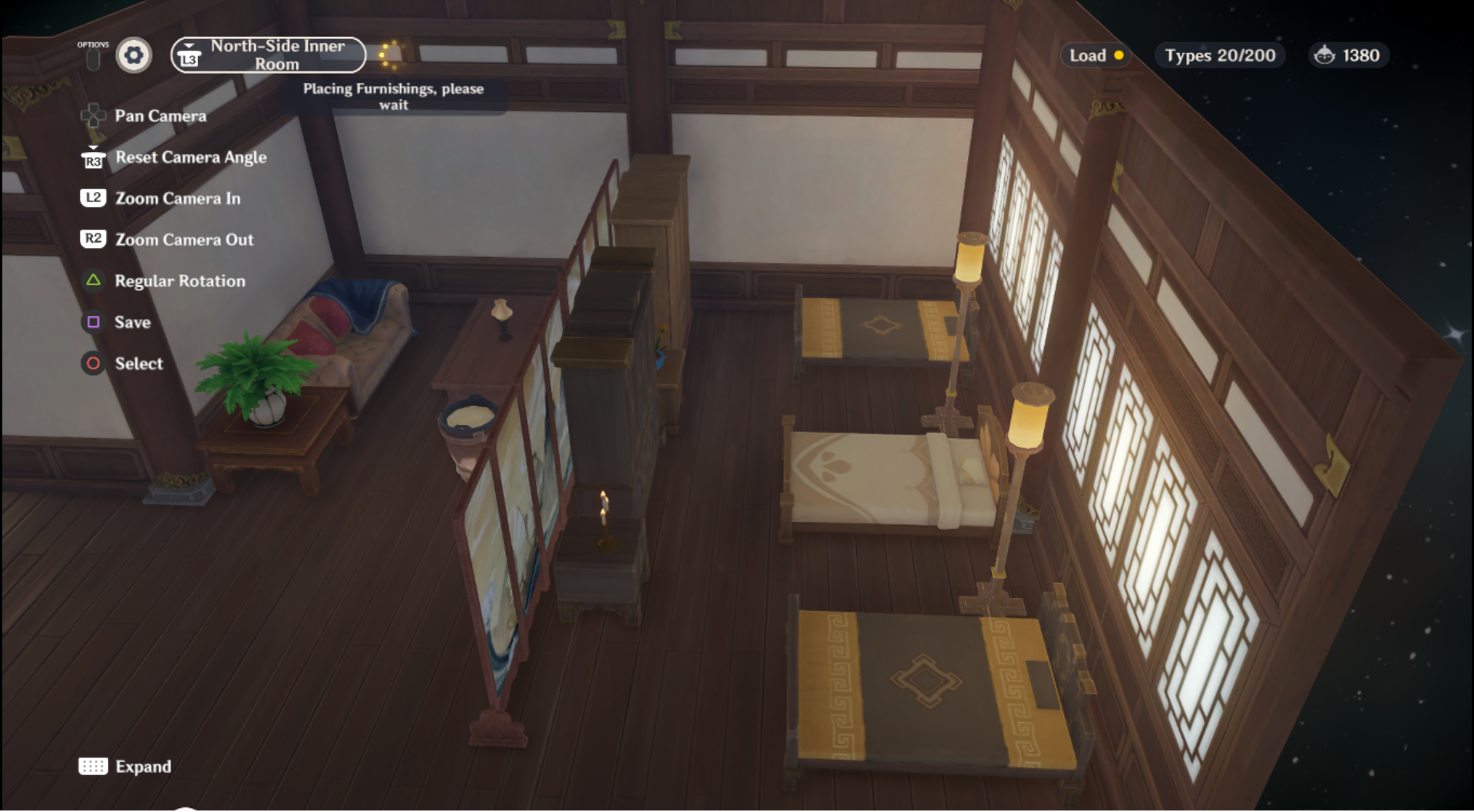
Task: Click the R3 Reset Camera Angle icon
Action: coord(93,157)
